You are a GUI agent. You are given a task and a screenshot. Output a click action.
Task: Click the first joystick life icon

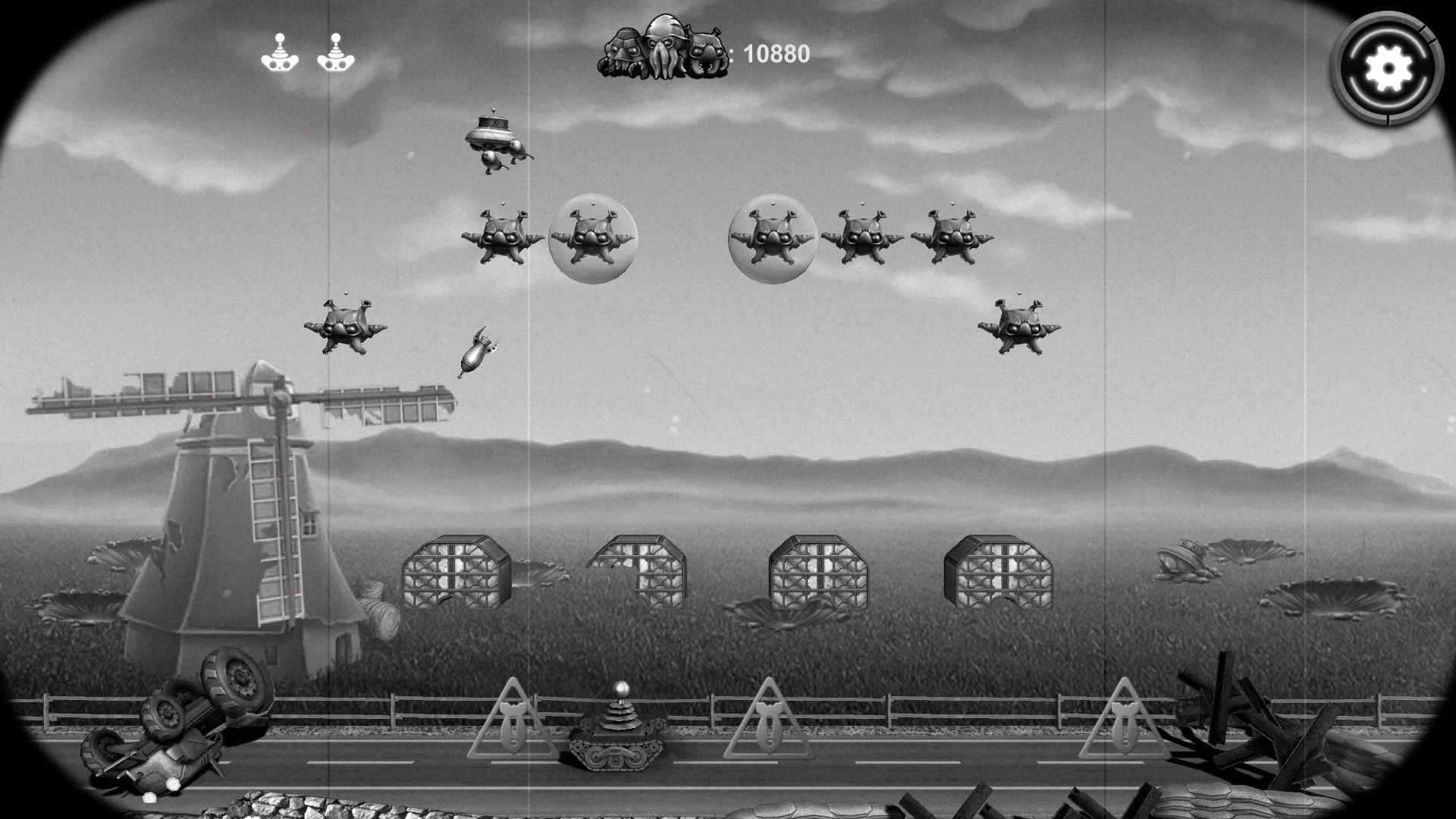tap(280, 55)
